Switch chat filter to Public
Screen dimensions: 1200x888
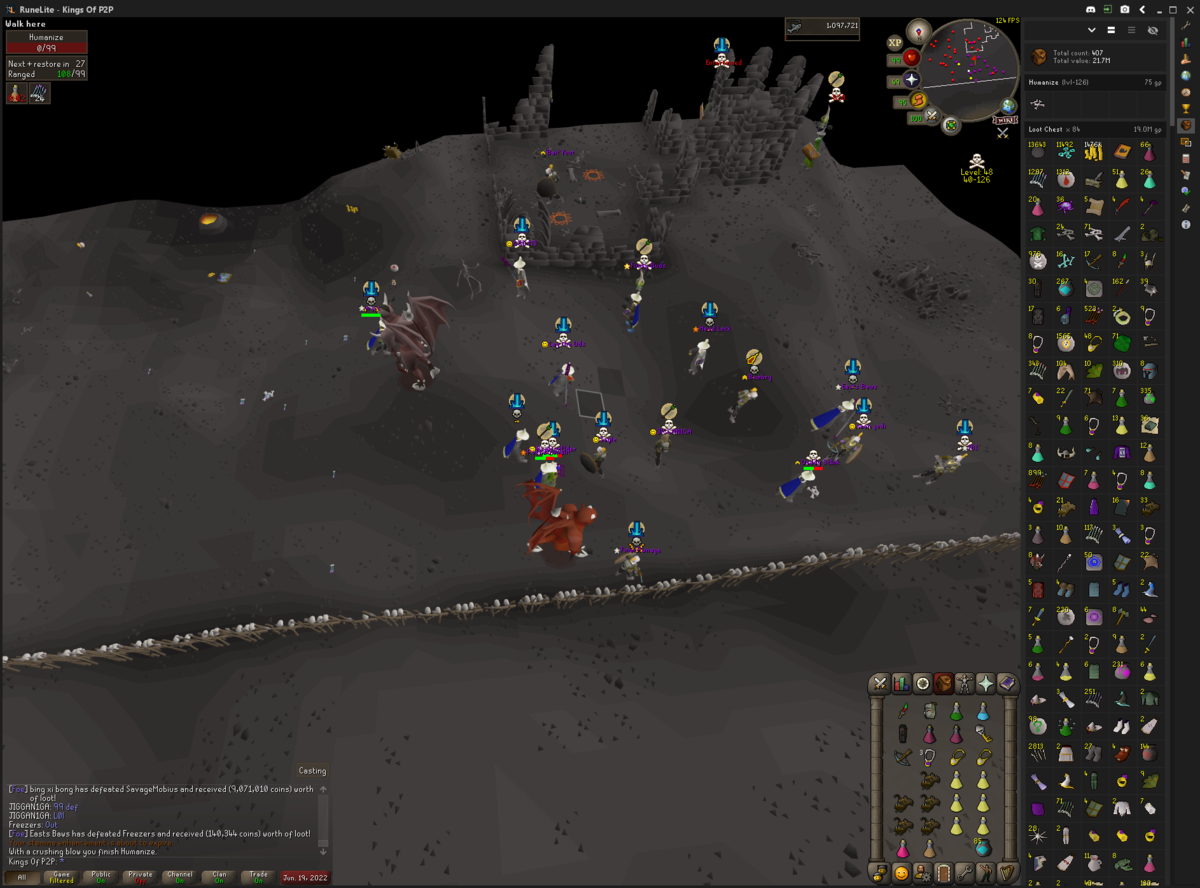click(101, 877)
